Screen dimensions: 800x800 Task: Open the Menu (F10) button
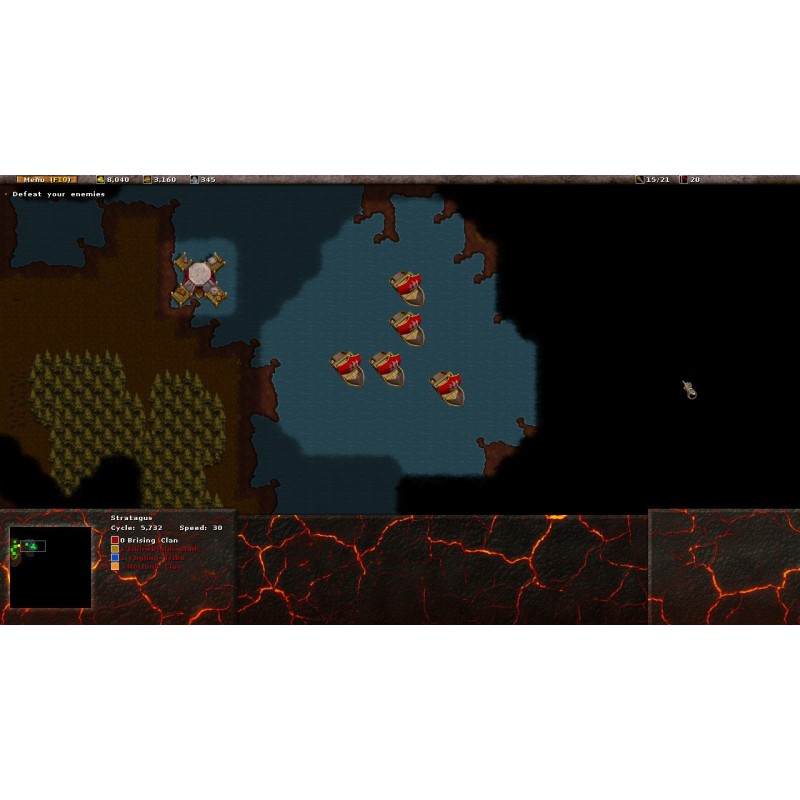point(46,179)
